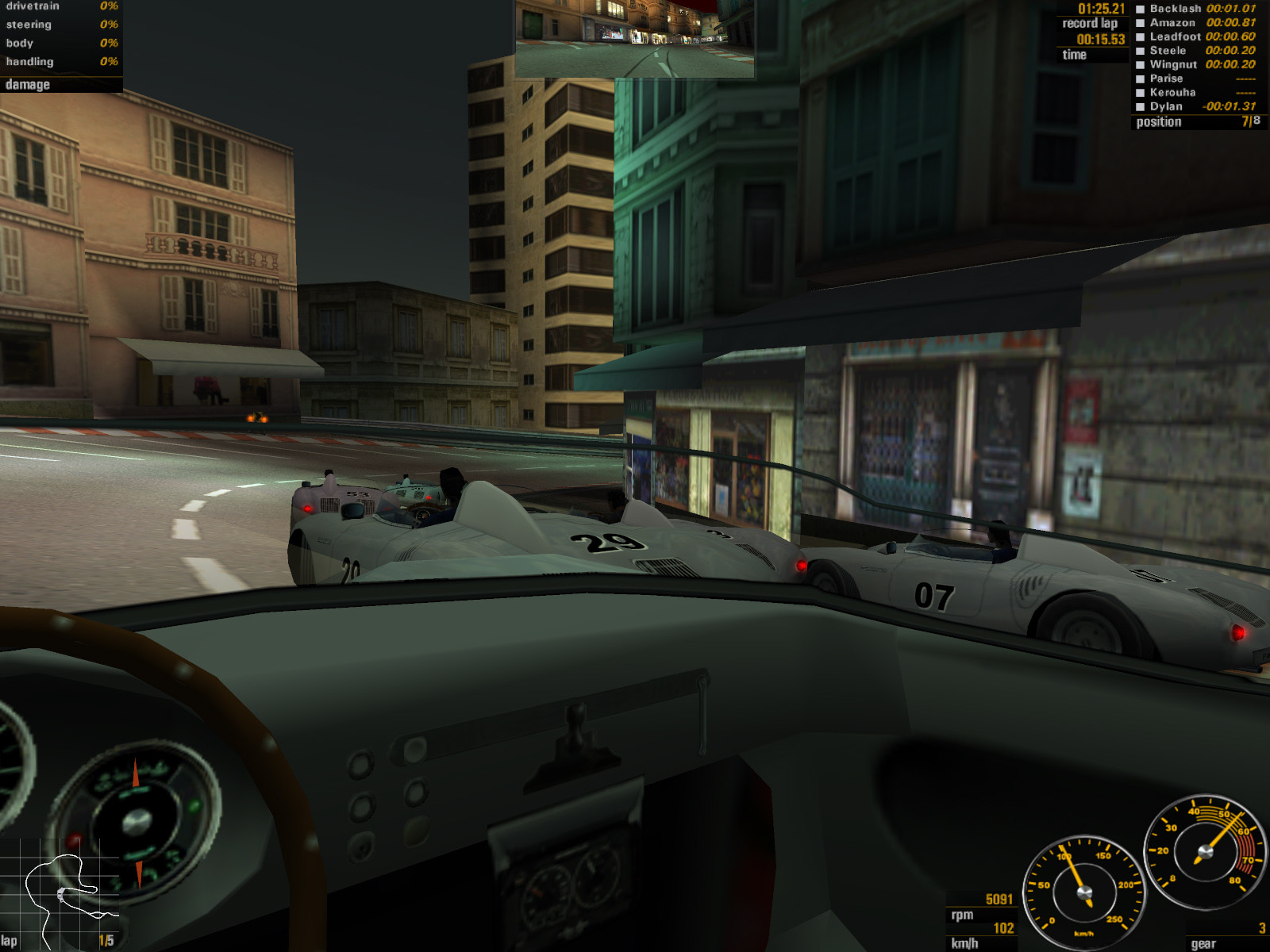The width and height of the screenshot is (1270, 952).
Task: Enable the square marker next to Wingnut
Action: tap(1140, 65)
